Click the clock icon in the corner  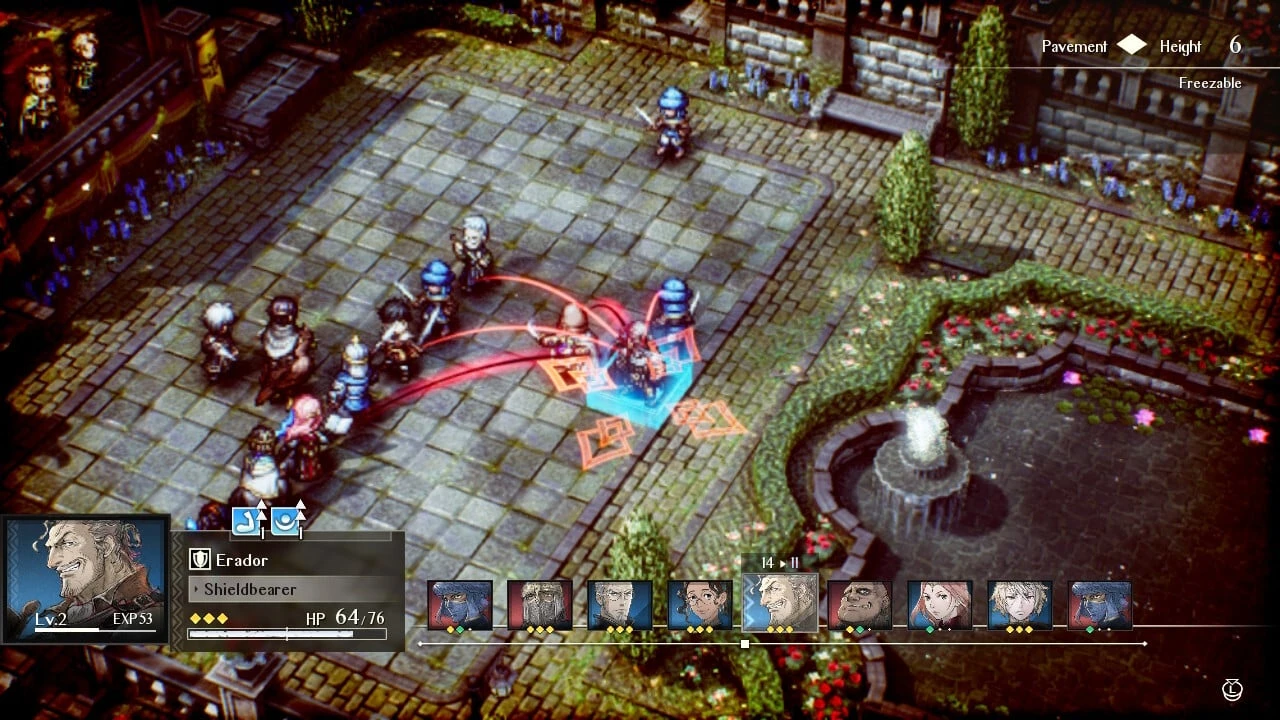point(1232,689)
